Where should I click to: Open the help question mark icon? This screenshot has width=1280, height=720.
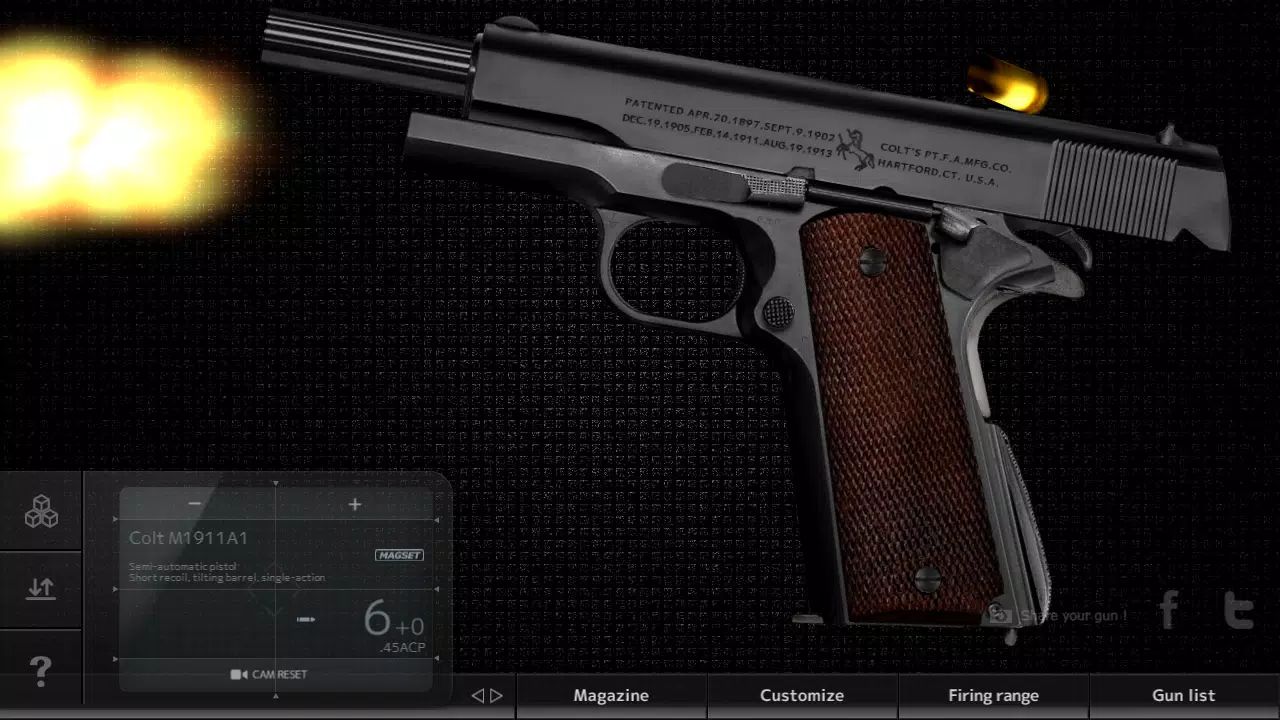coord(40,672)
